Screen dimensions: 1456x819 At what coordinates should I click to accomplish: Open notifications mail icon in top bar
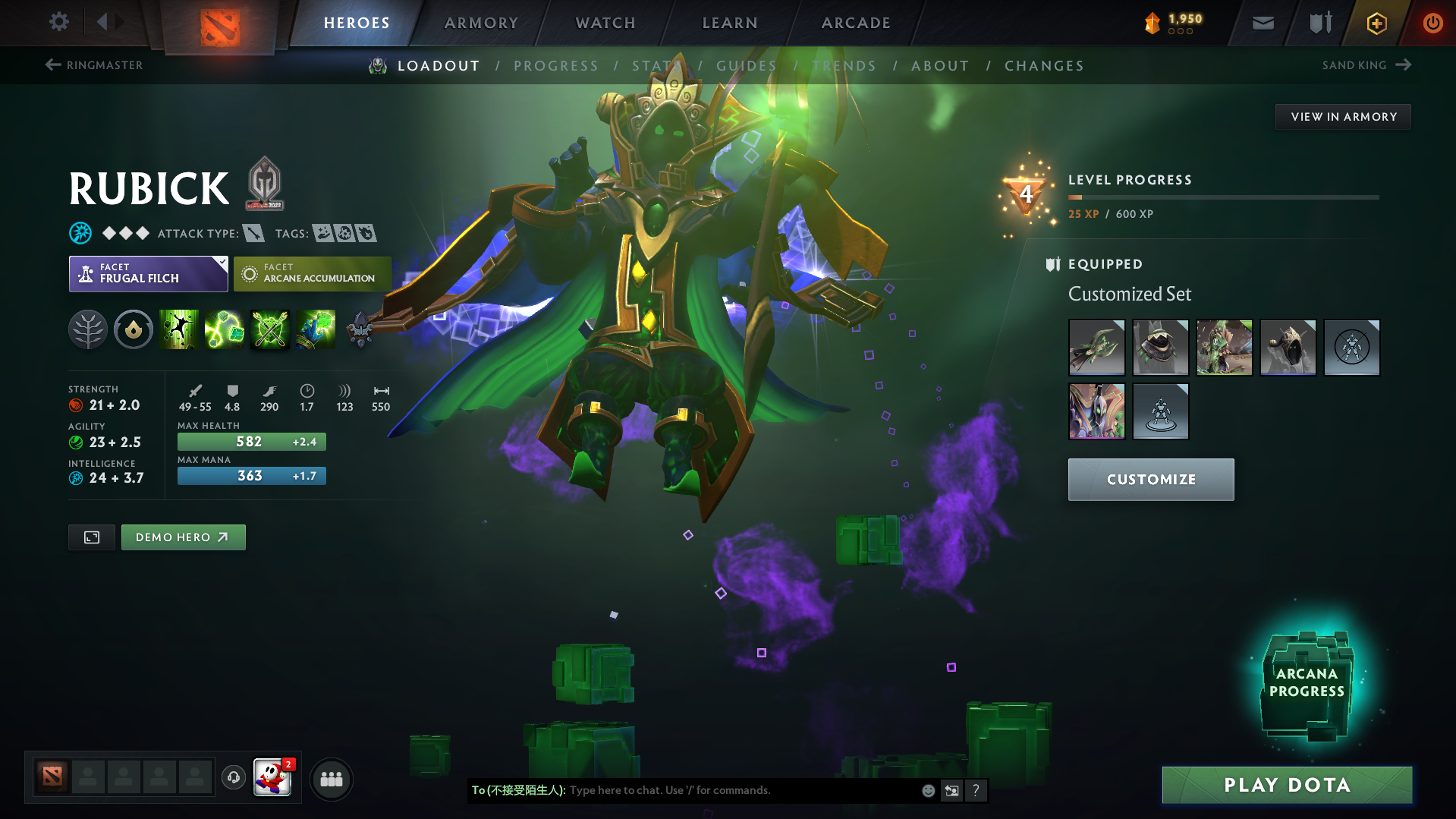pos(1262,22)
